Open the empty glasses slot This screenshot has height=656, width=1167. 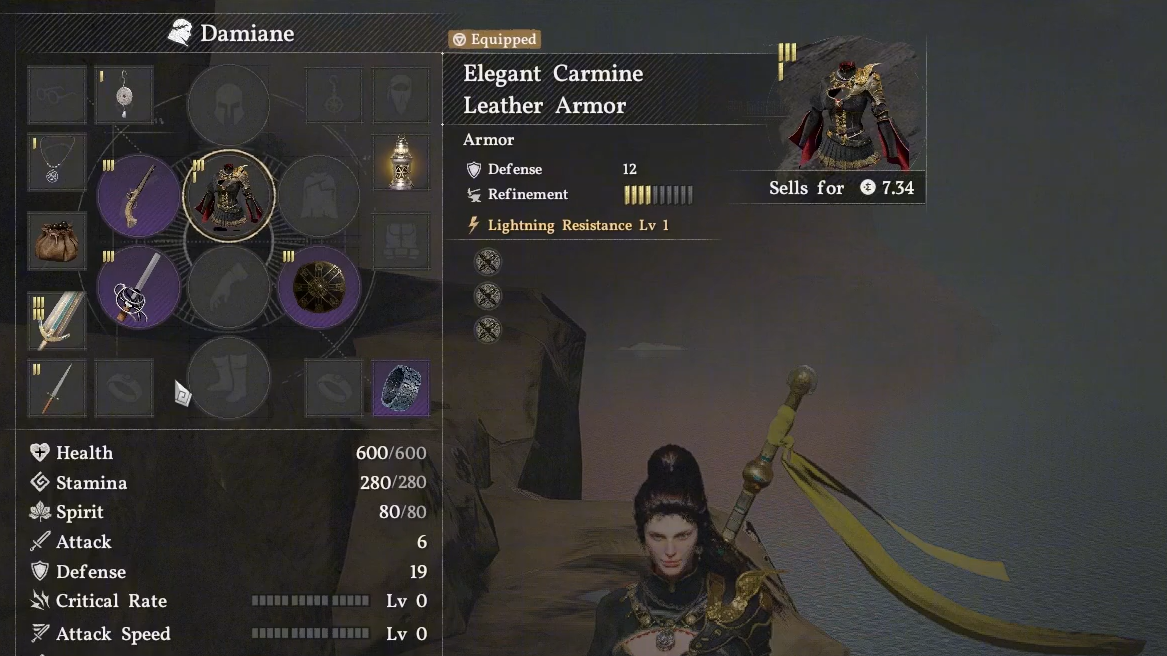[56, 95]
